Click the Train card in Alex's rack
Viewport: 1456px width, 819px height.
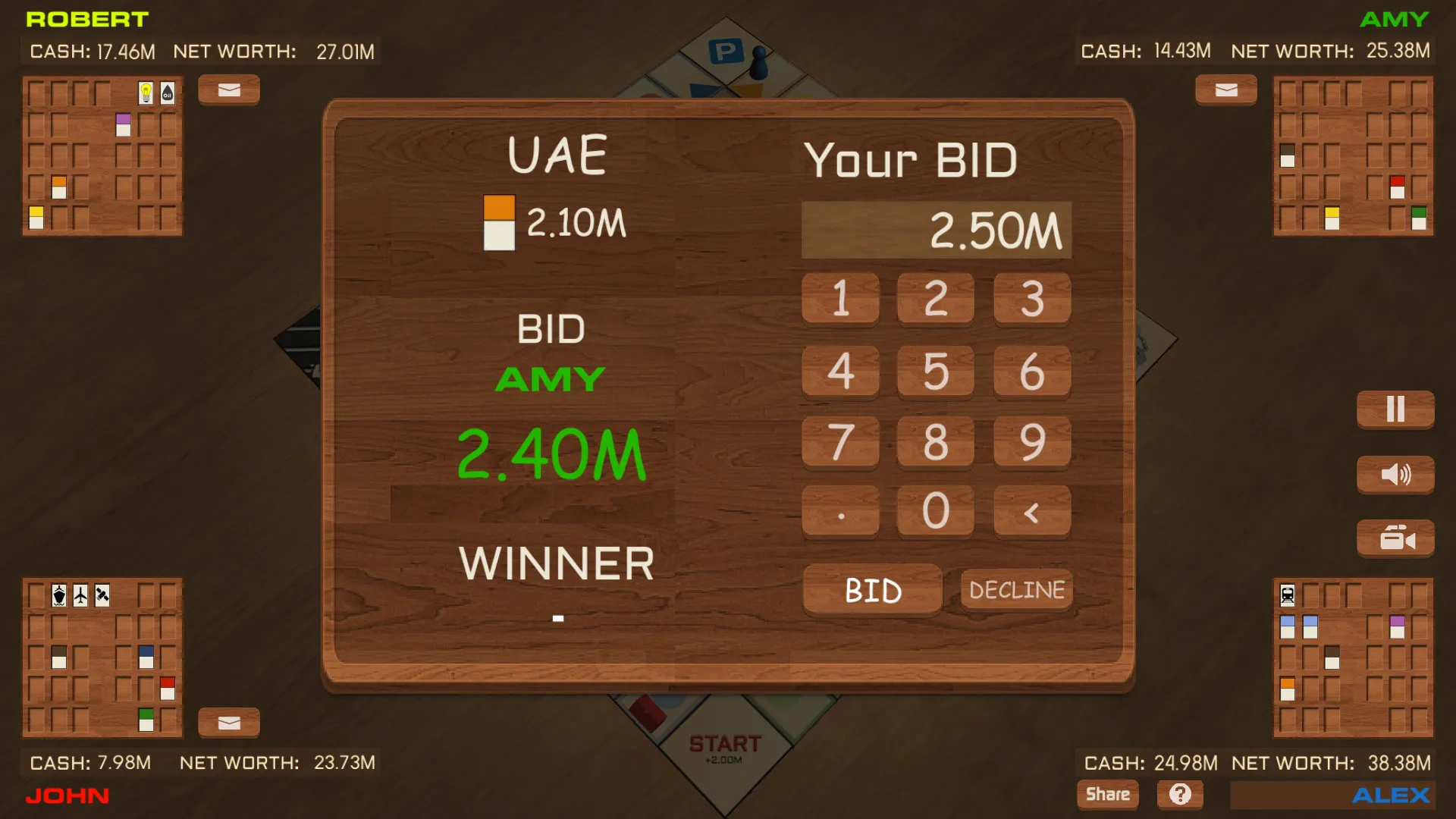(1287, 596)
